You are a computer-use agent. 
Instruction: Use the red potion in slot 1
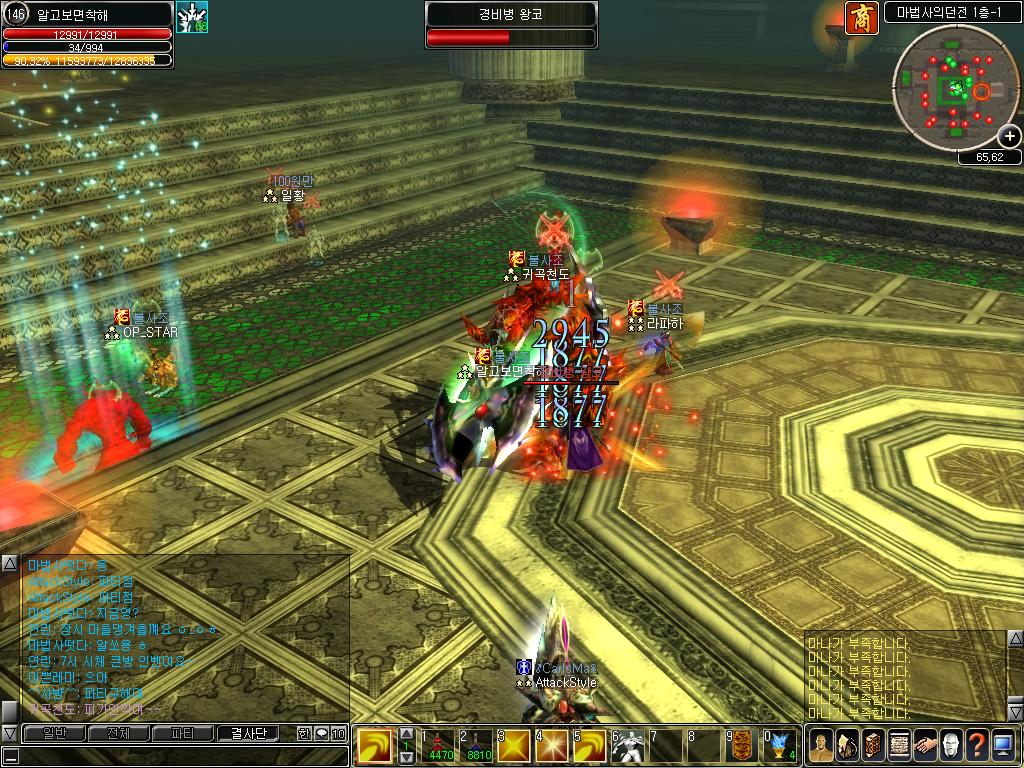pyautogui.click(x=442, y=746)
